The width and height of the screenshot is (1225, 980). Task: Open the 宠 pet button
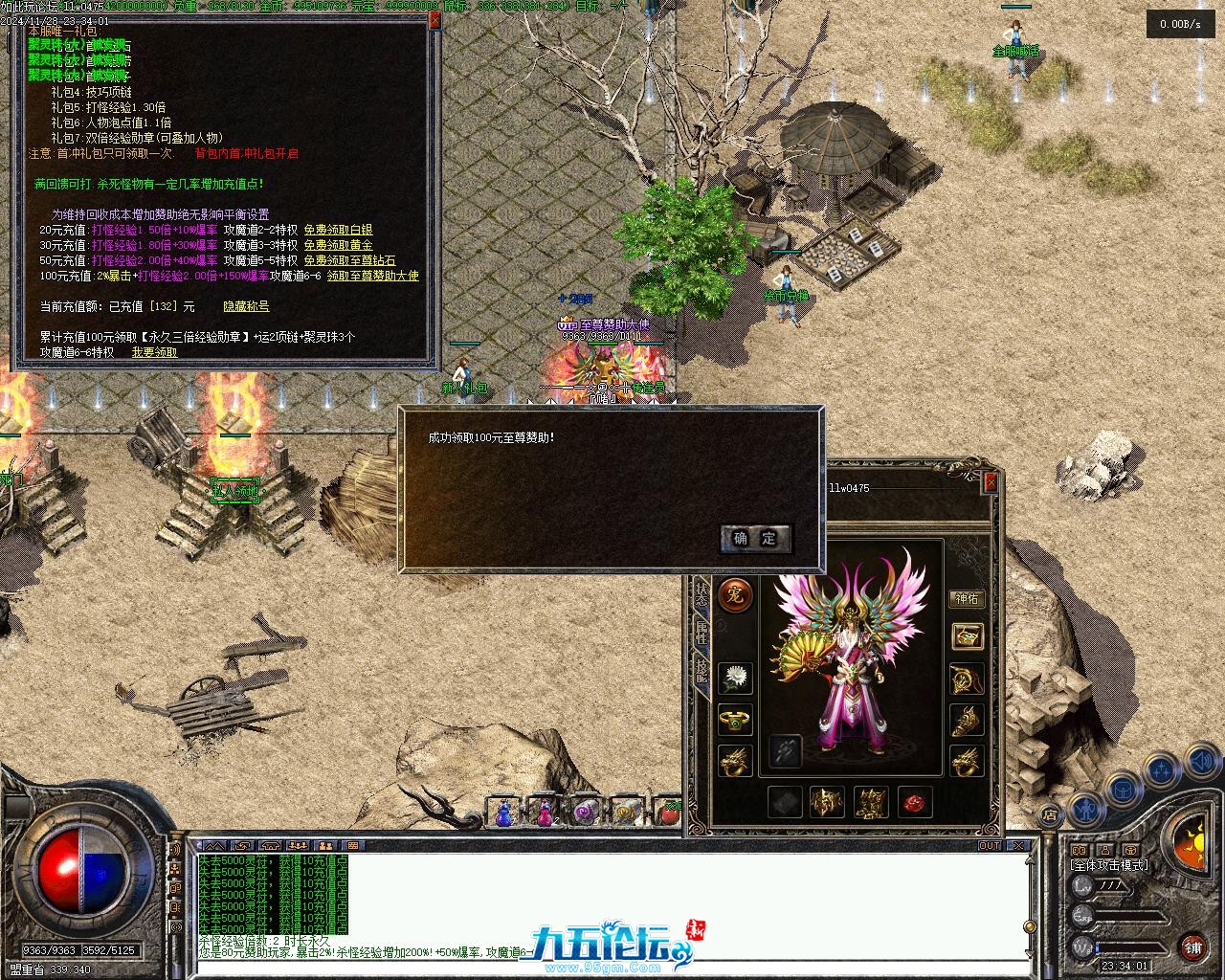[735, 595]
